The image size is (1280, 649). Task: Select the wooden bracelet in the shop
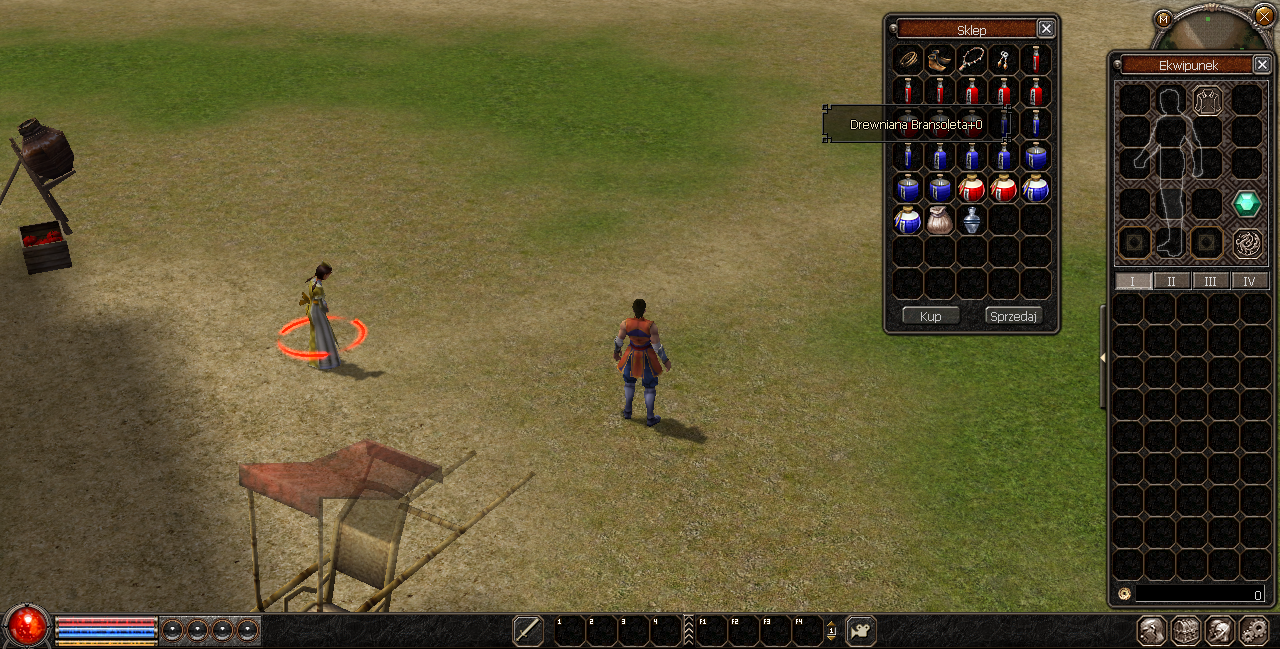[x=908, y=60]
